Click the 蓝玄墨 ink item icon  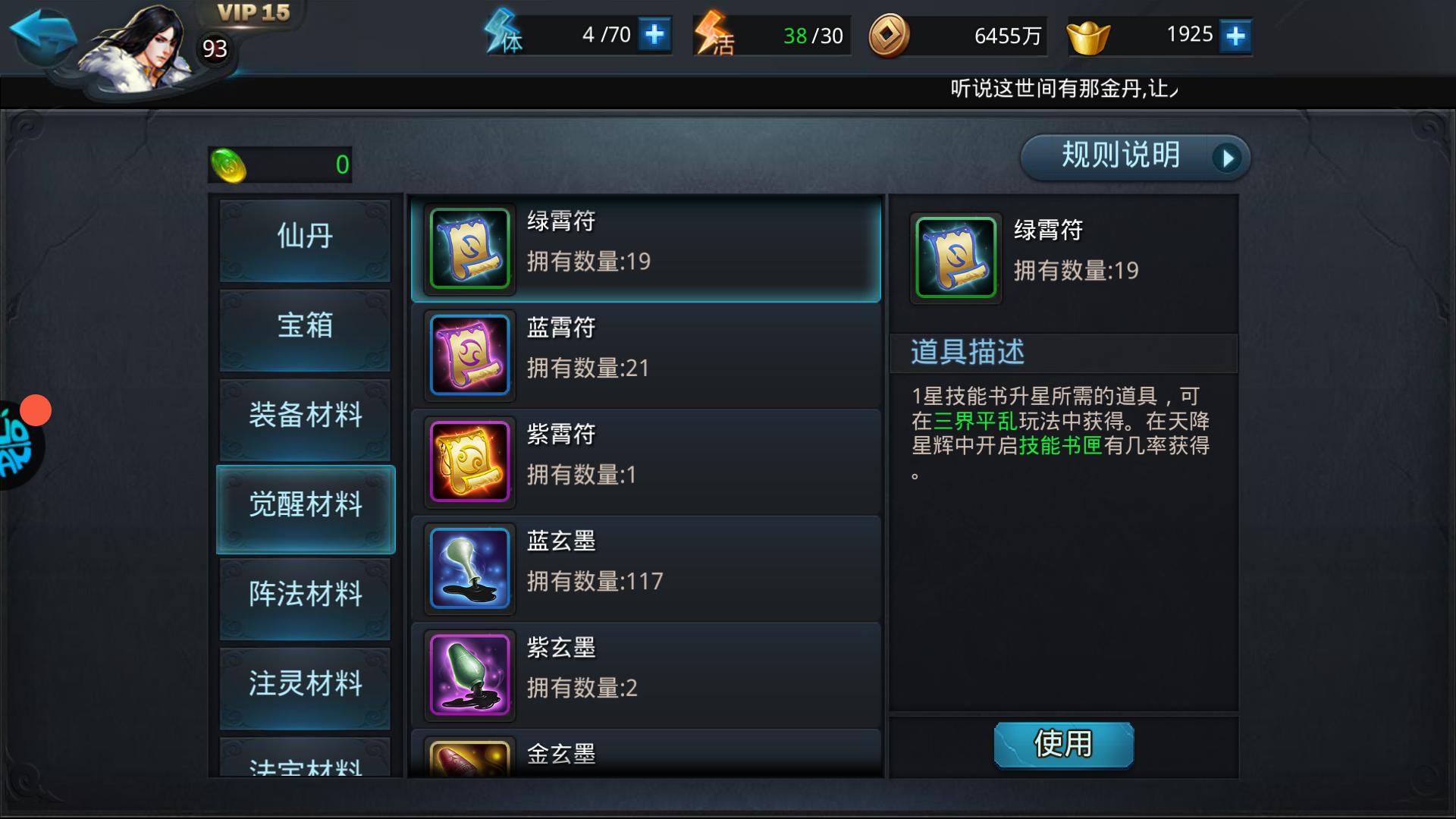point(469,567)
